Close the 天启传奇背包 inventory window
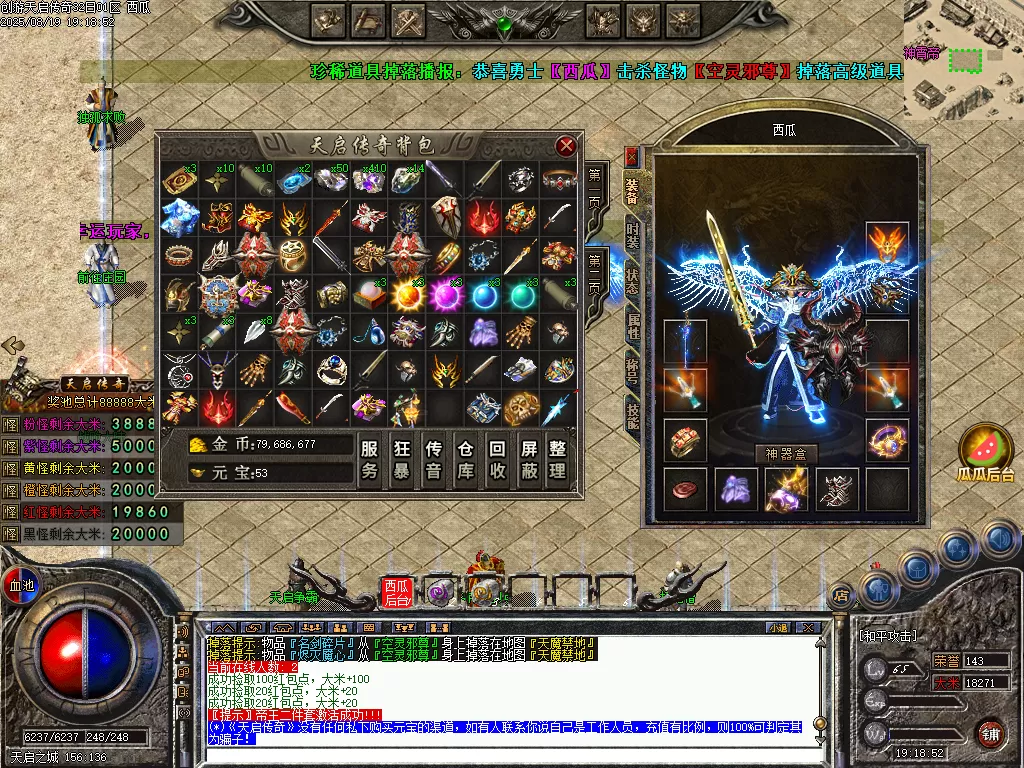Image resolution: width=1024 pixels, height=768 pixels. (566, 146)
